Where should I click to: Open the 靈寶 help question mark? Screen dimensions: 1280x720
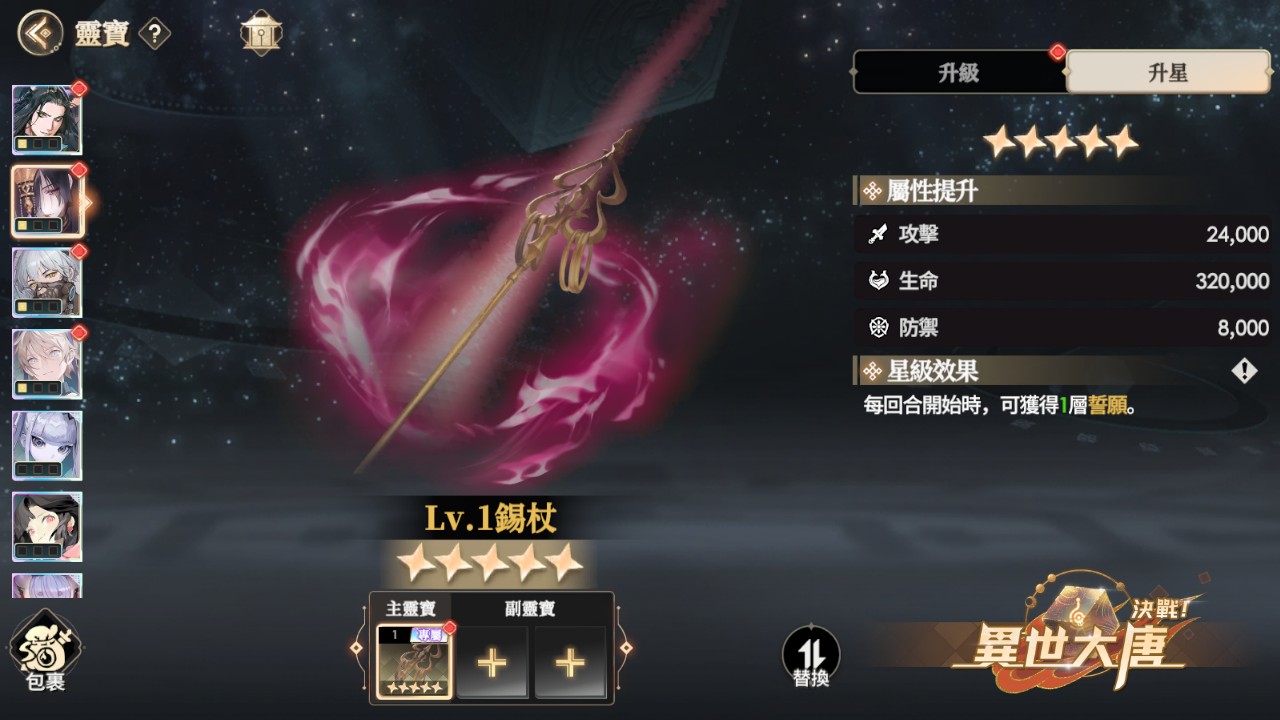click(155, 35)
